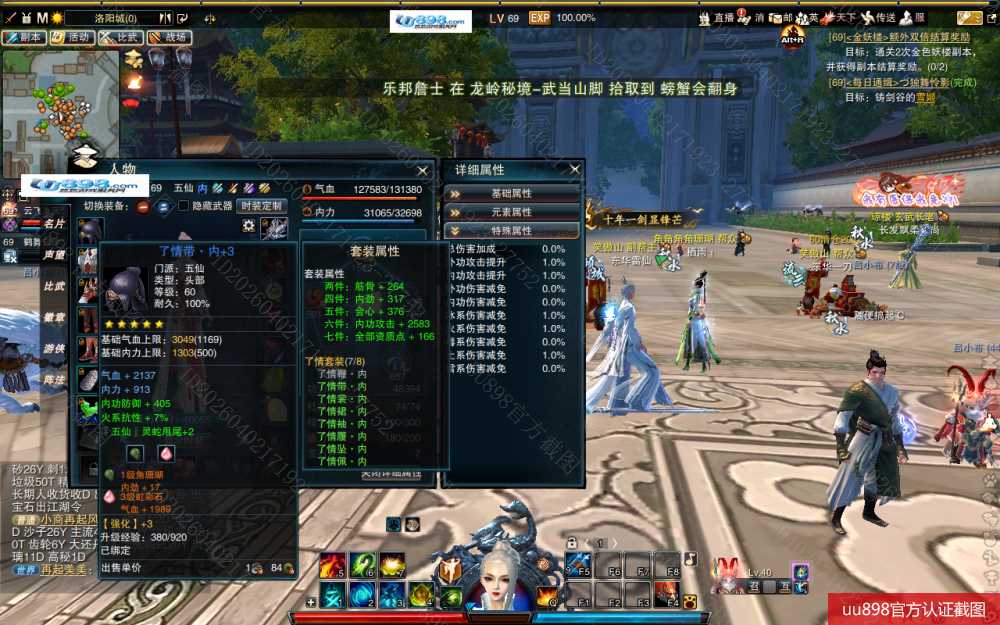Toggle the 隐藏武器 checkbox
The image size is (1000, 625).
pos(183,206)
